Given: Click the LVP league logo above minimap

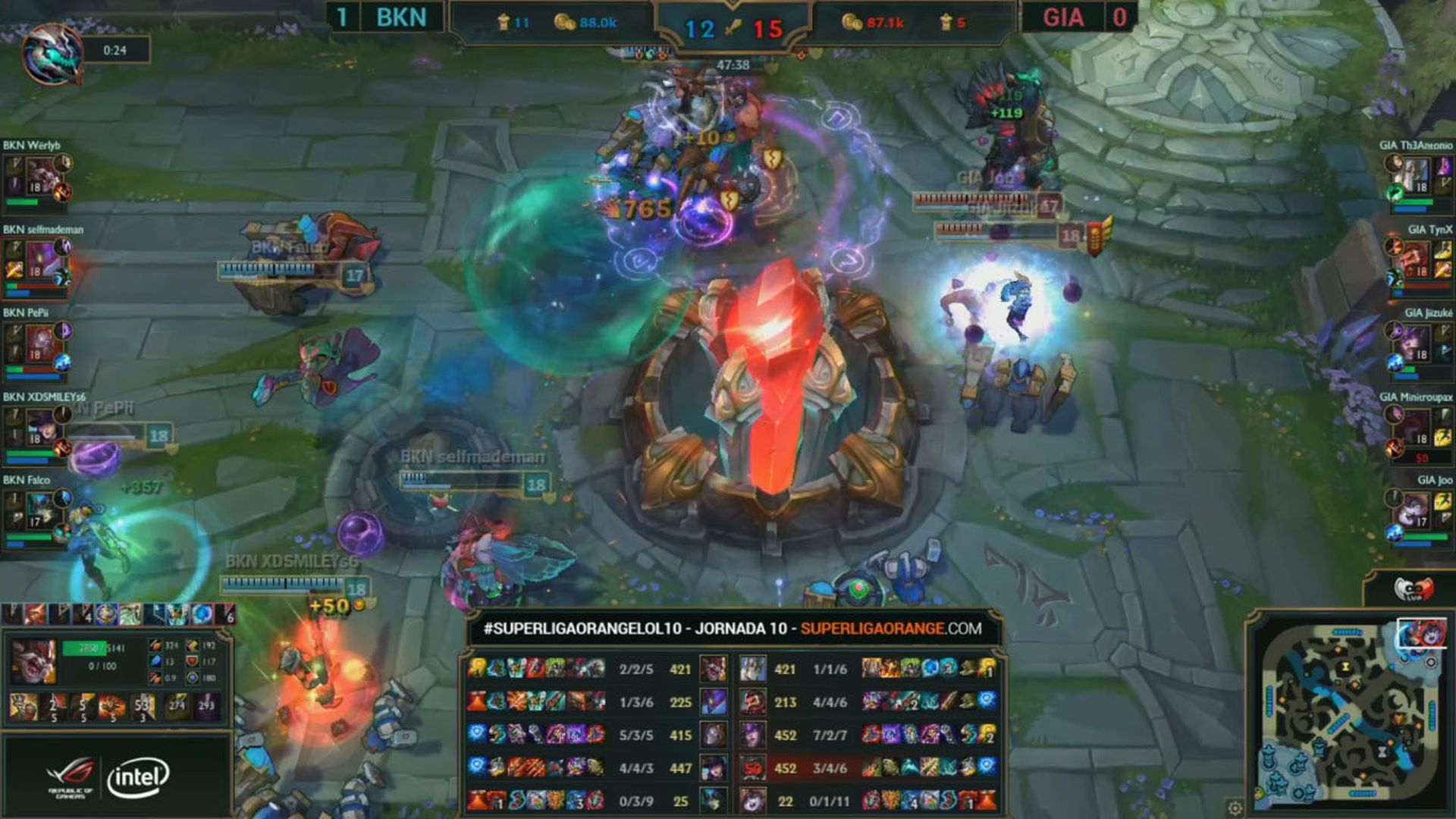Looking at the screenshot, I should click(x=1414, y=588).
